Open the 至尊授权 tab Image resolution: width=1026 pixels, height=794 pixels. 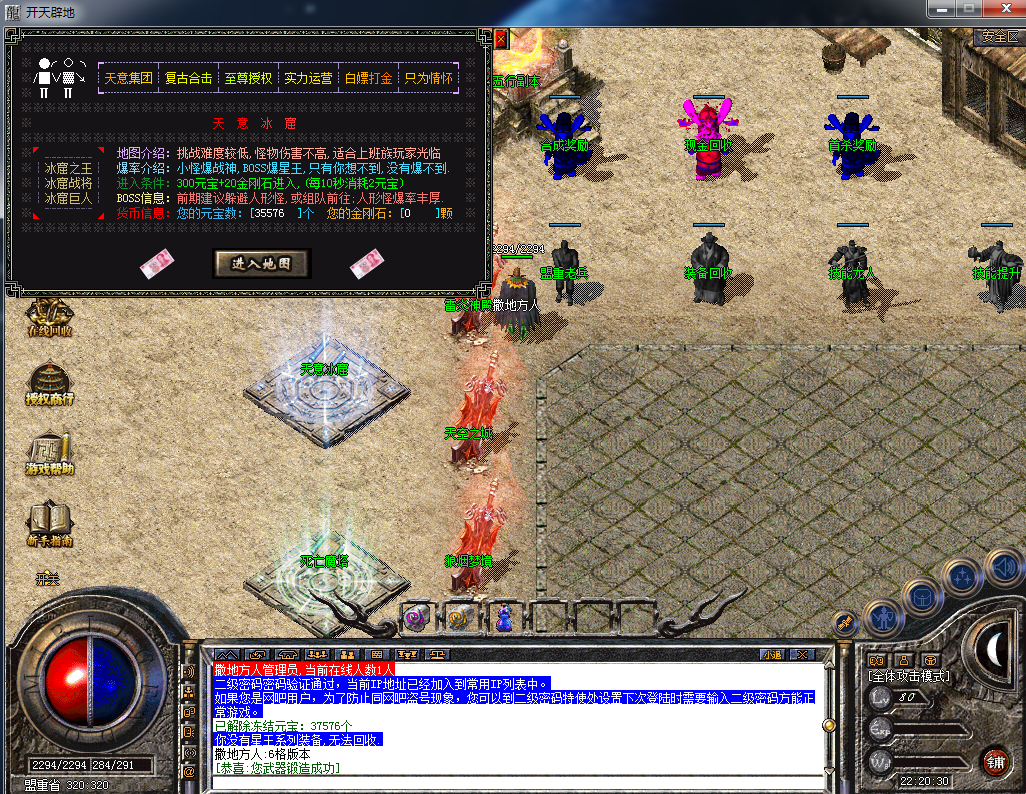[248, 78]
